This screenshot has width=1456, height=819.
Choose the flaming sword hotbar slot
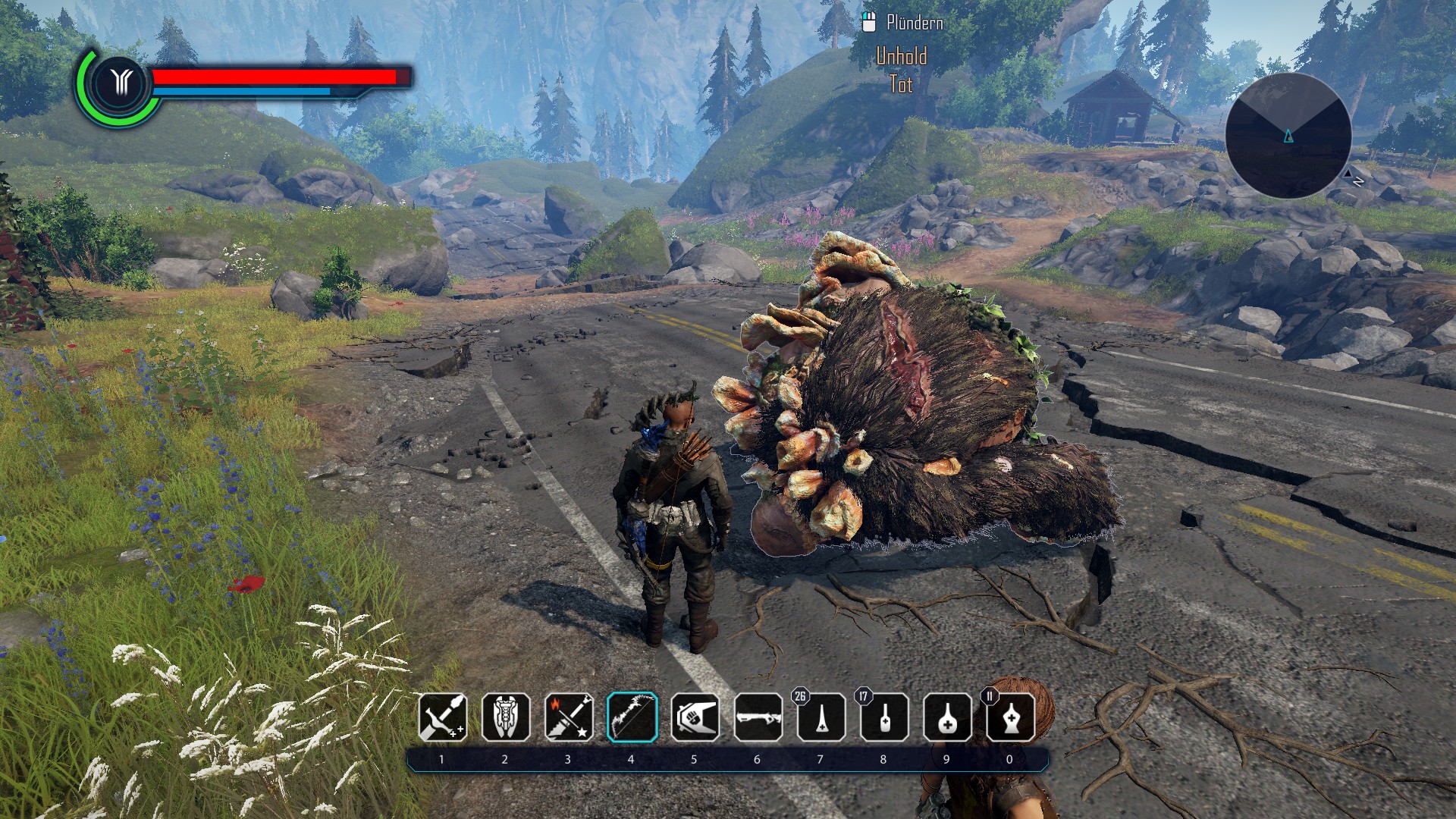569,717
